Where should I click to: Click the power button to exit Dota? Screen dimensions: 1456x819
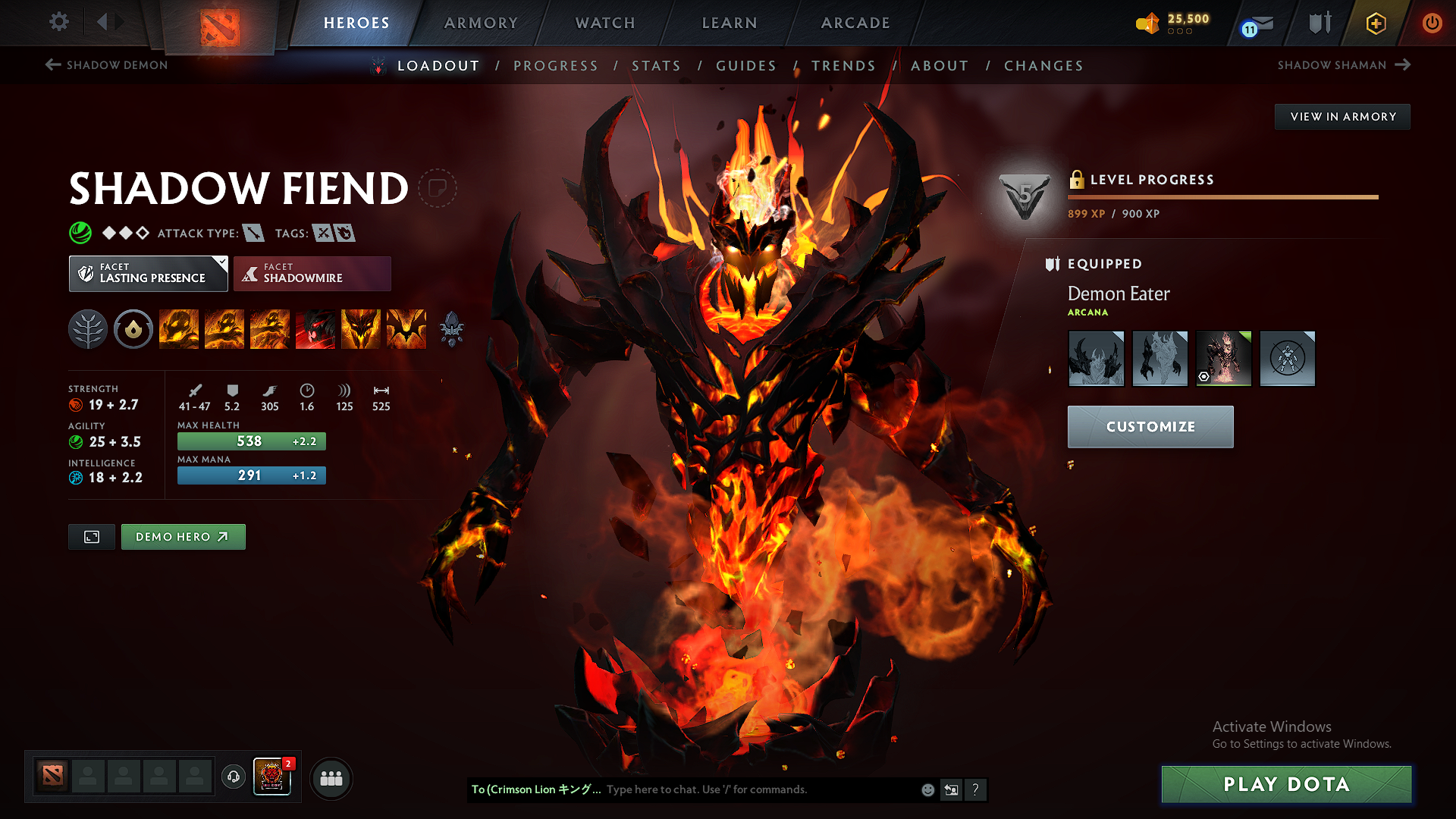[x=1433, y=23]
